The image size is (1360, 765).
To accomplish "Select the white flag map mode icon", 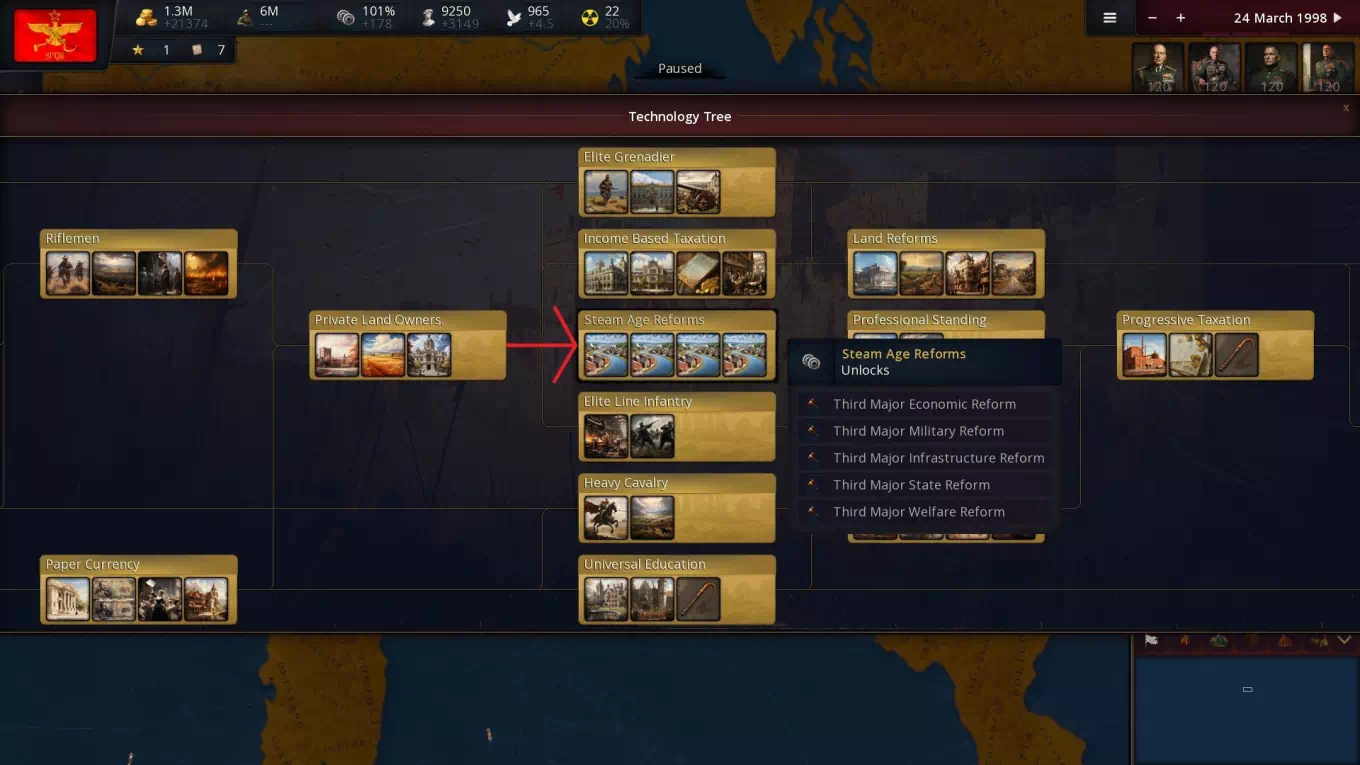I will [x=1151, y=640].
